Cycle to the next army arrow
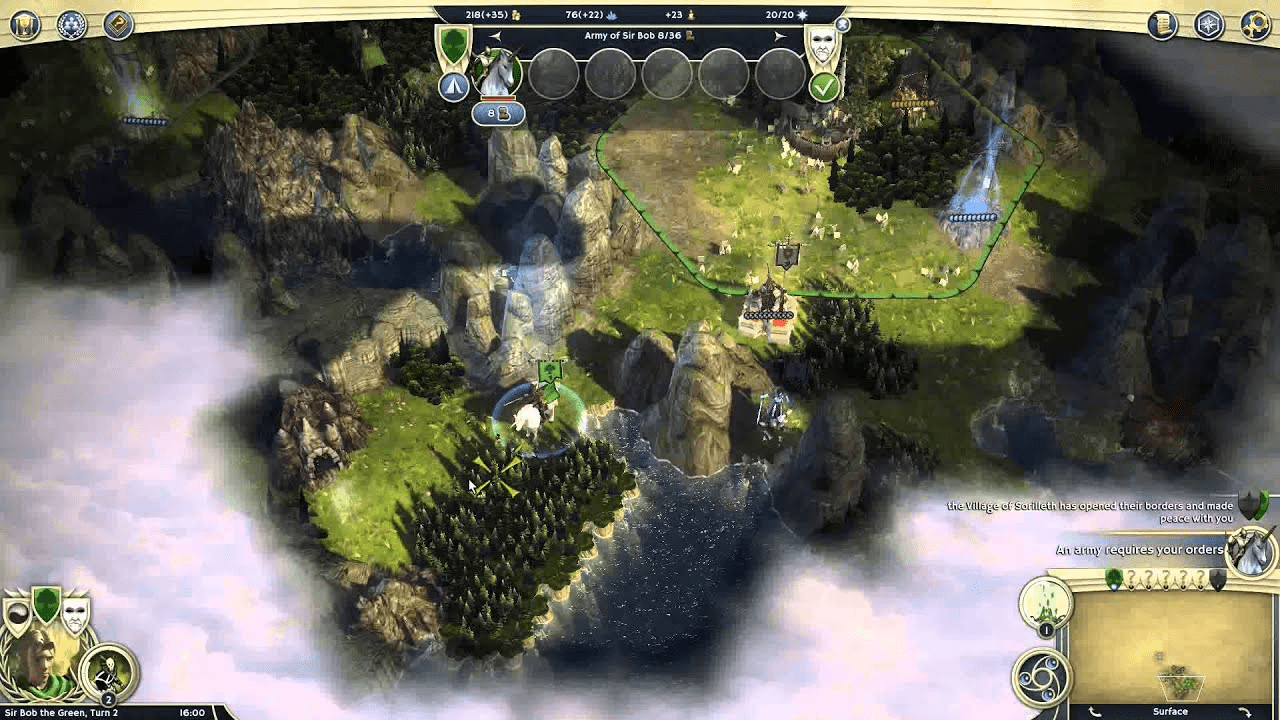Image resolution: width=1280 pixels, height=720 pixels. pos(780,36)
